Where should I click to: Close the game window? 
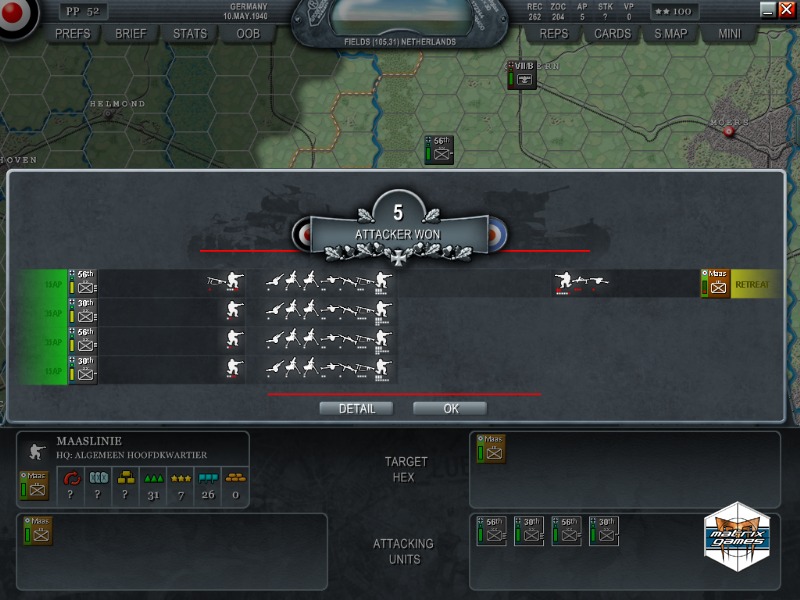786,9
